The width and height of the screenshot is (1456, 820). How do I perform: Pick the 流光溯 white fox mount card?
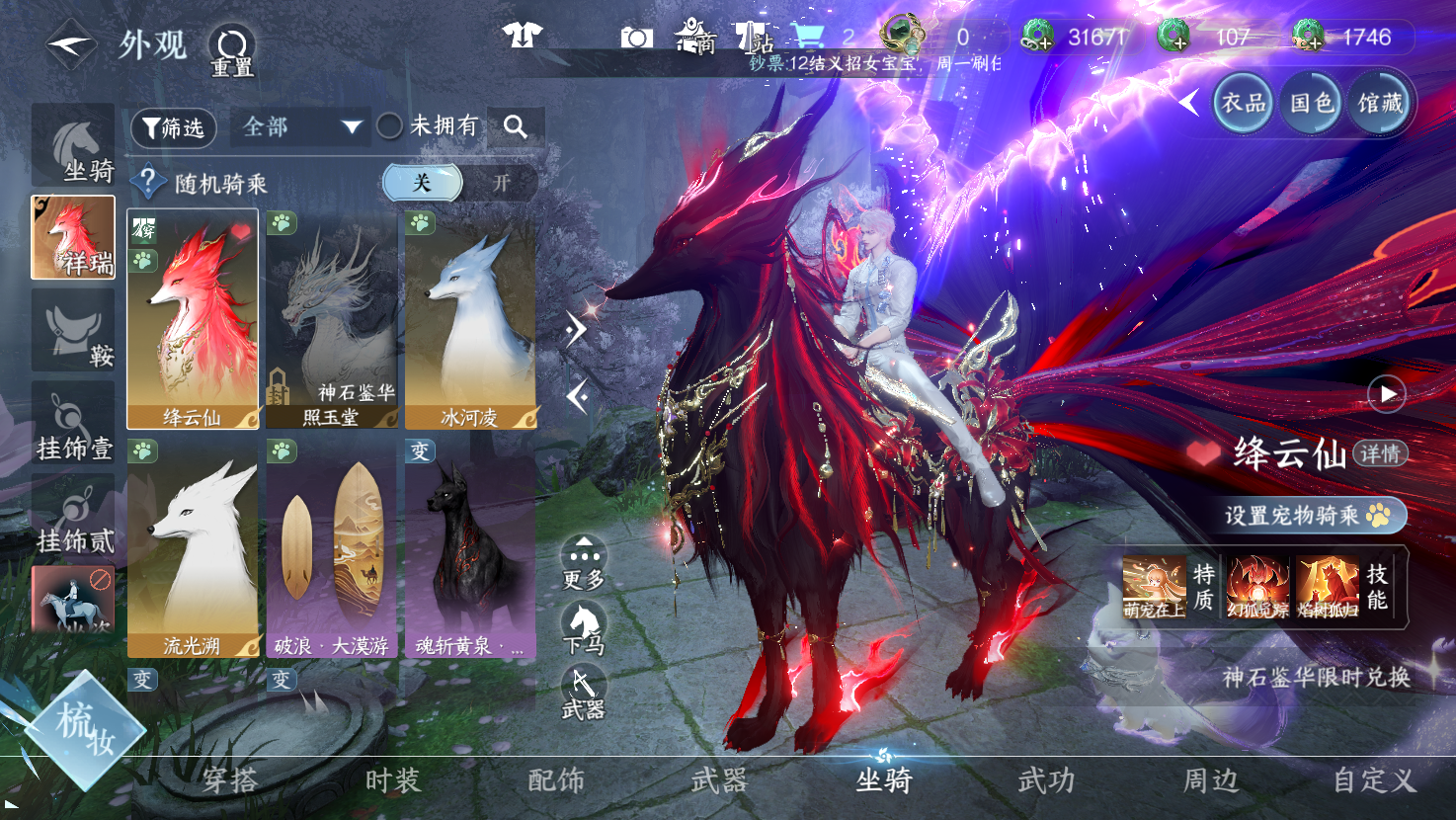click(x=193, y=548)
